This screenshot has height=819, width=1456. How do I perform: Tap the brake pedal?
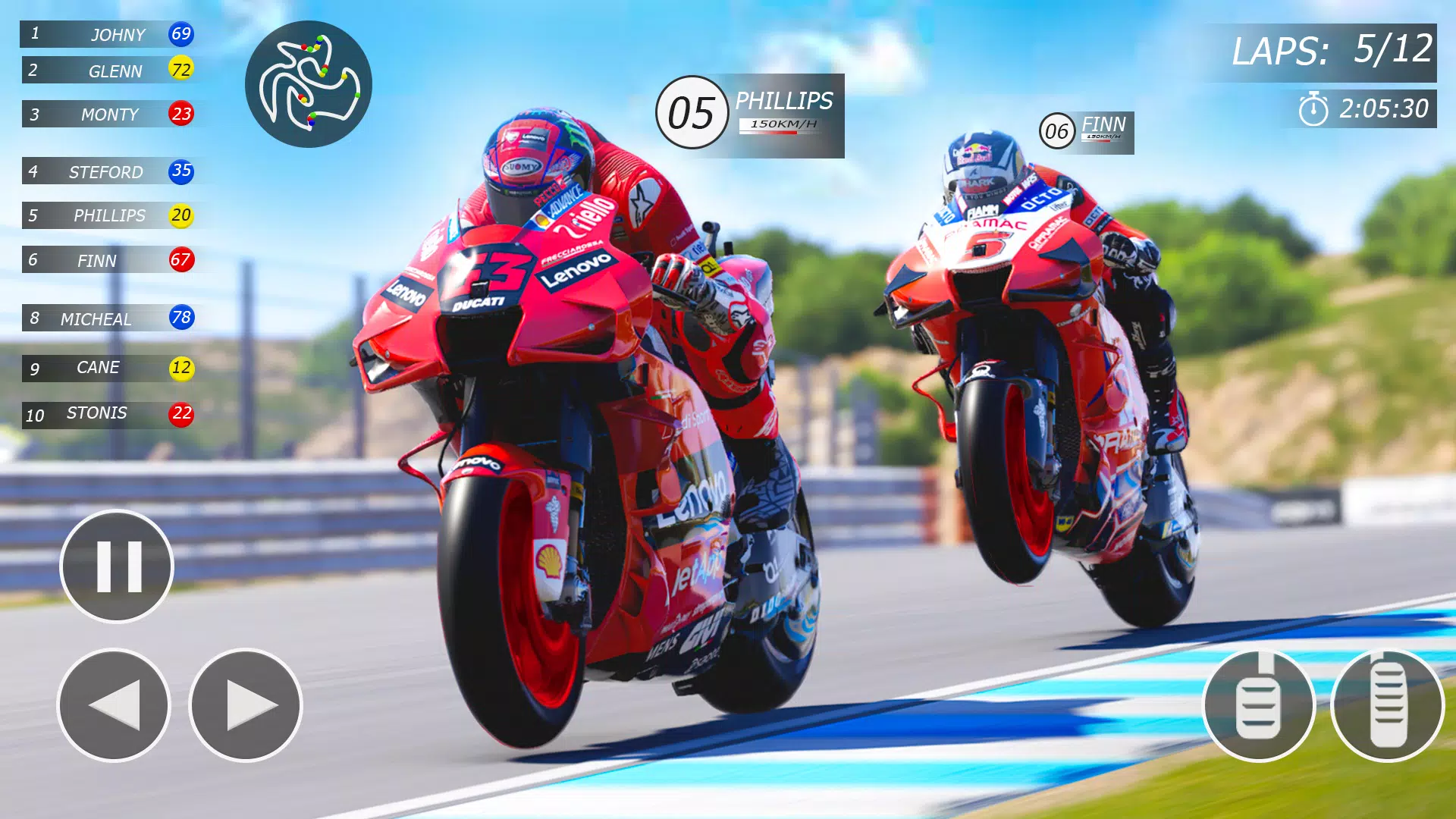(1259, 705)
